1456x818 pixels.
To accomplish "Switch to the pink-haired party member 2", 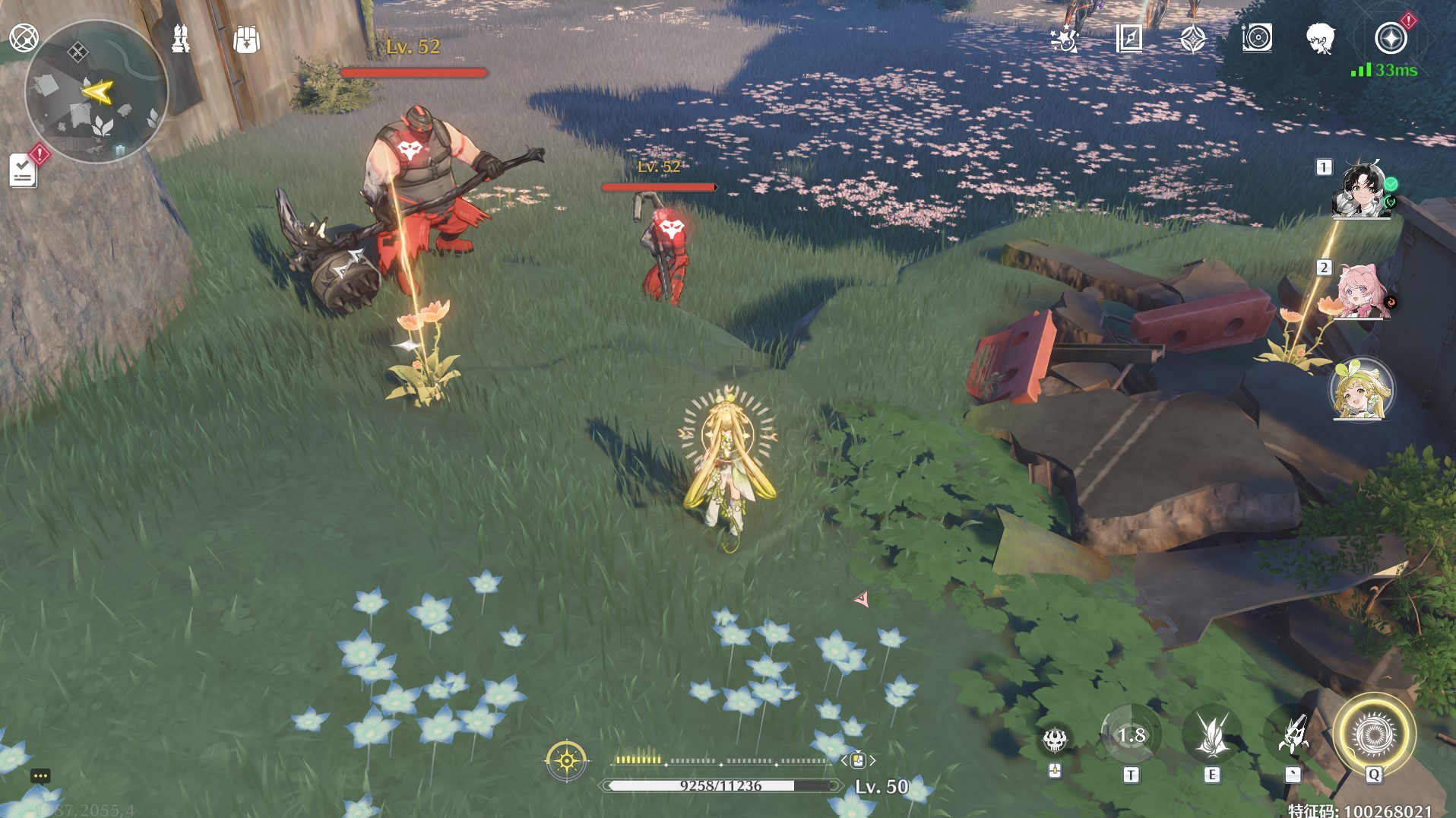I will (1362, 292).
